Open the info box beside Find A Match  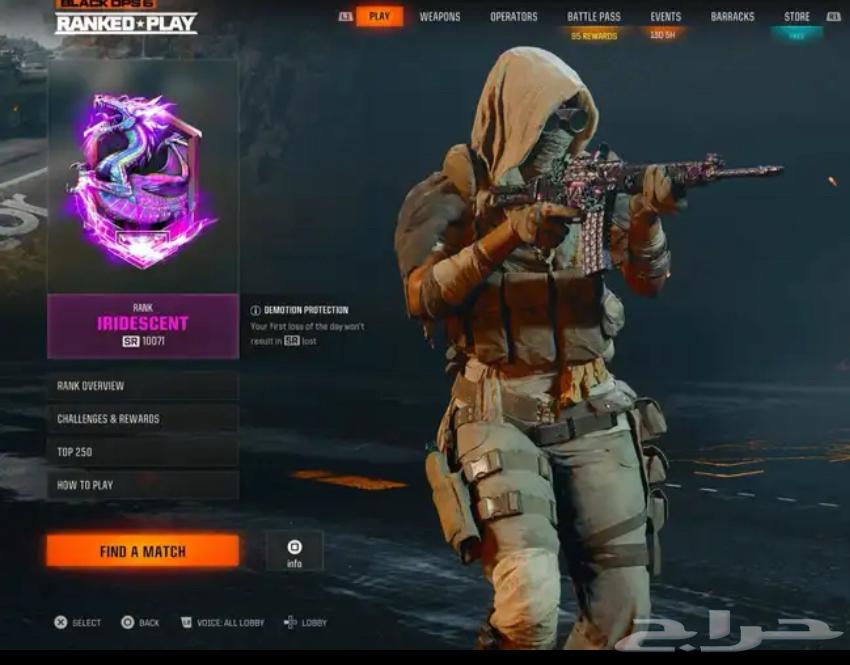pos(294,551)
